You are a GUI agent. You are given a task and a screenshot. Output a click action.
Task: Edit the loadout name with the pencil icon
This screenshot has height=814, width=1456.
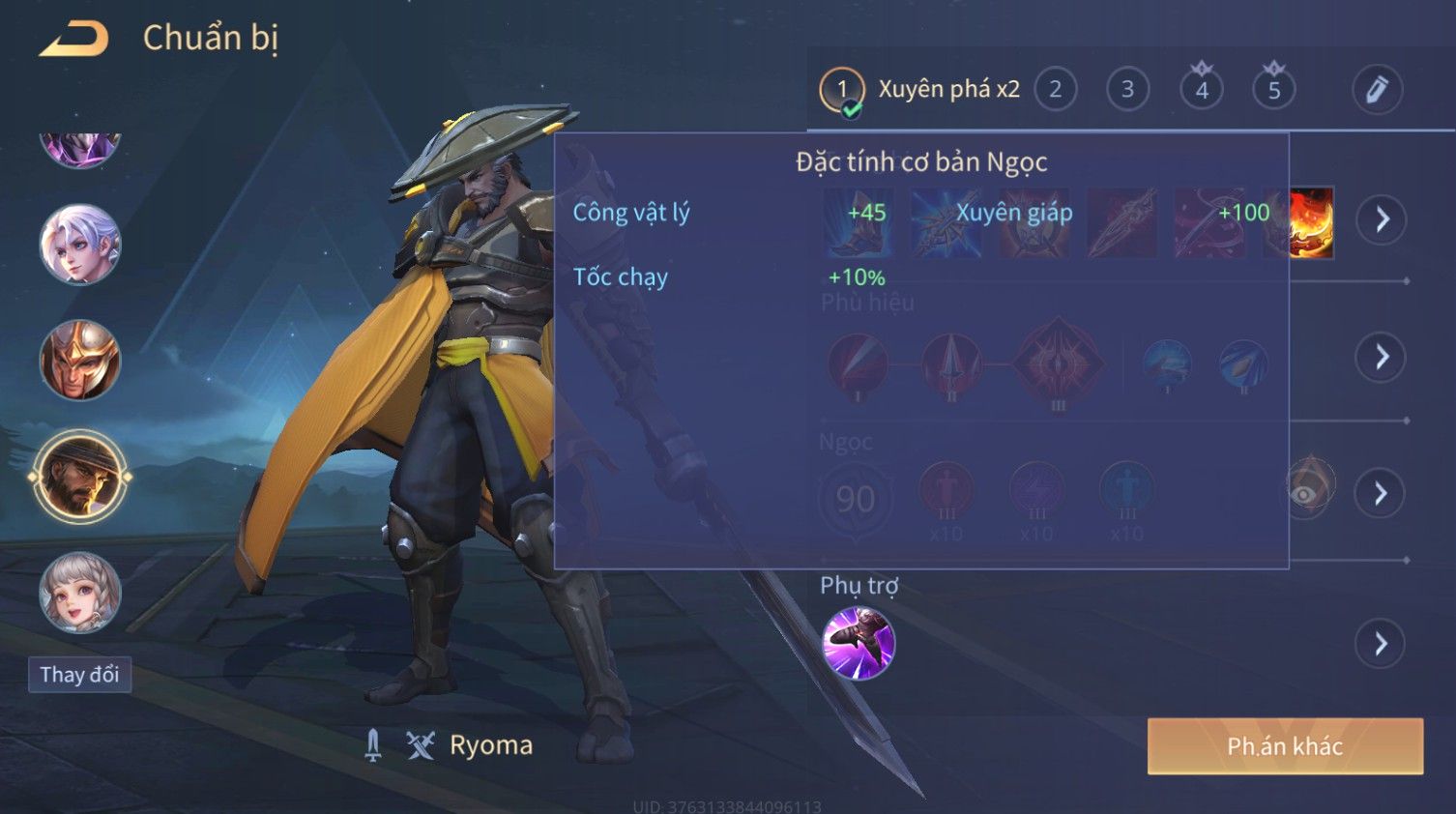pos(1377,90)
